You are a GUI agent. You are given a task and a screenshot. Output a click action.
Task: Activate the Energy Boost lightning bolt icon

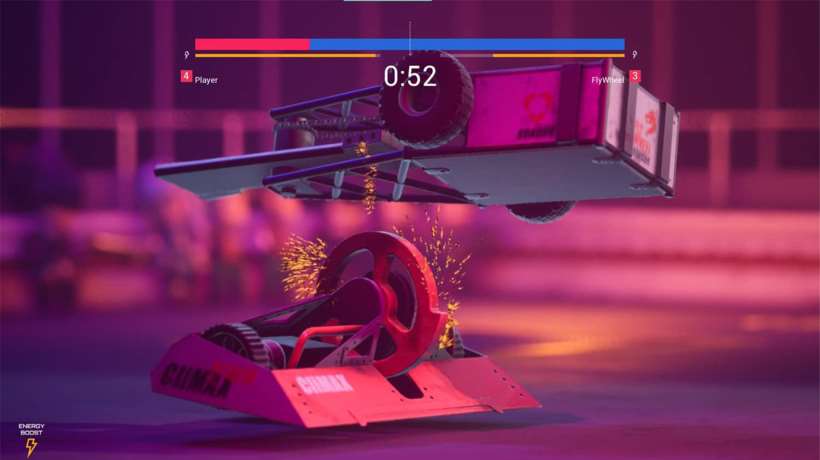(30, 446)
